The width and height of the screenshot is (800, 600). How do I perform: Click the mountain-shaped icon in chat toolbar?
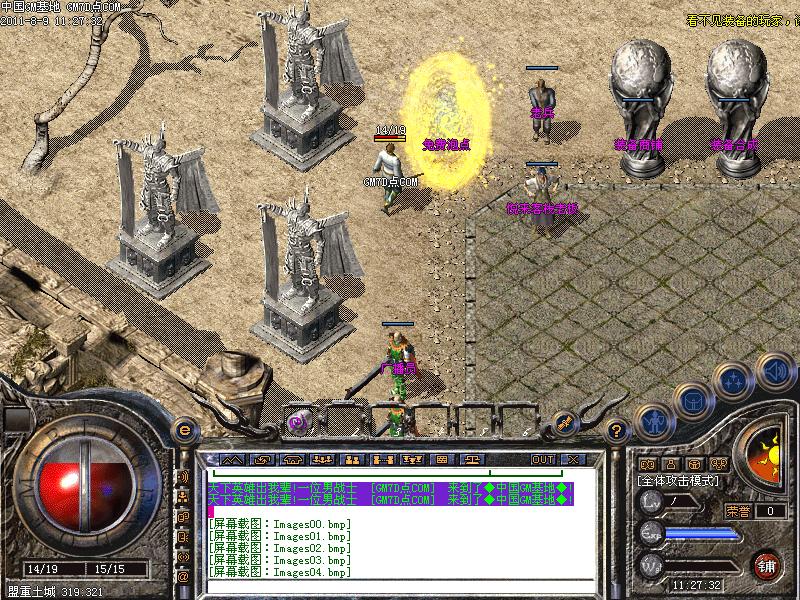point(231,459)
